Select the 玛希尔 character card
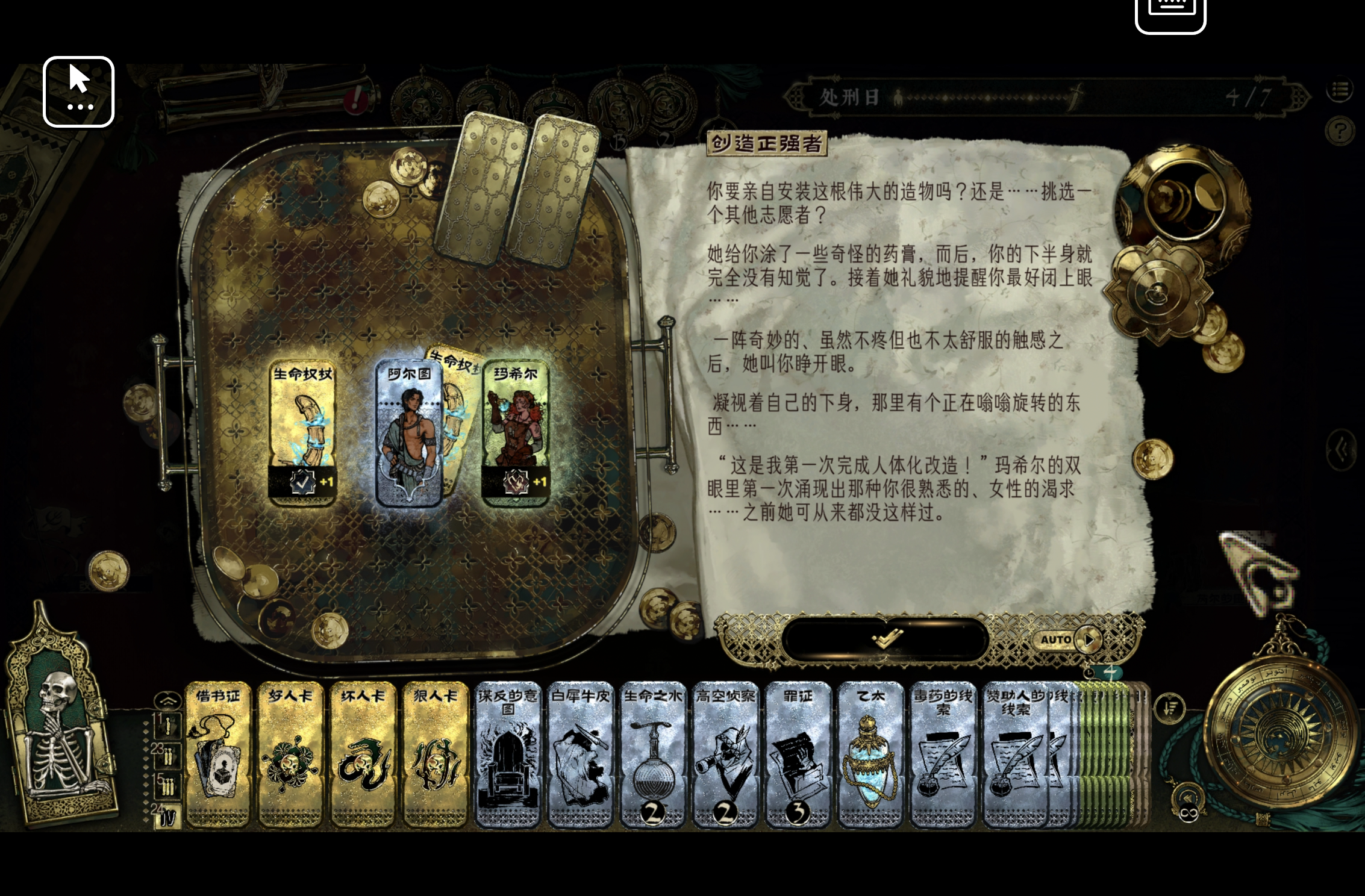The height and width of the screenshot is (896, 1365). (516, 434)
